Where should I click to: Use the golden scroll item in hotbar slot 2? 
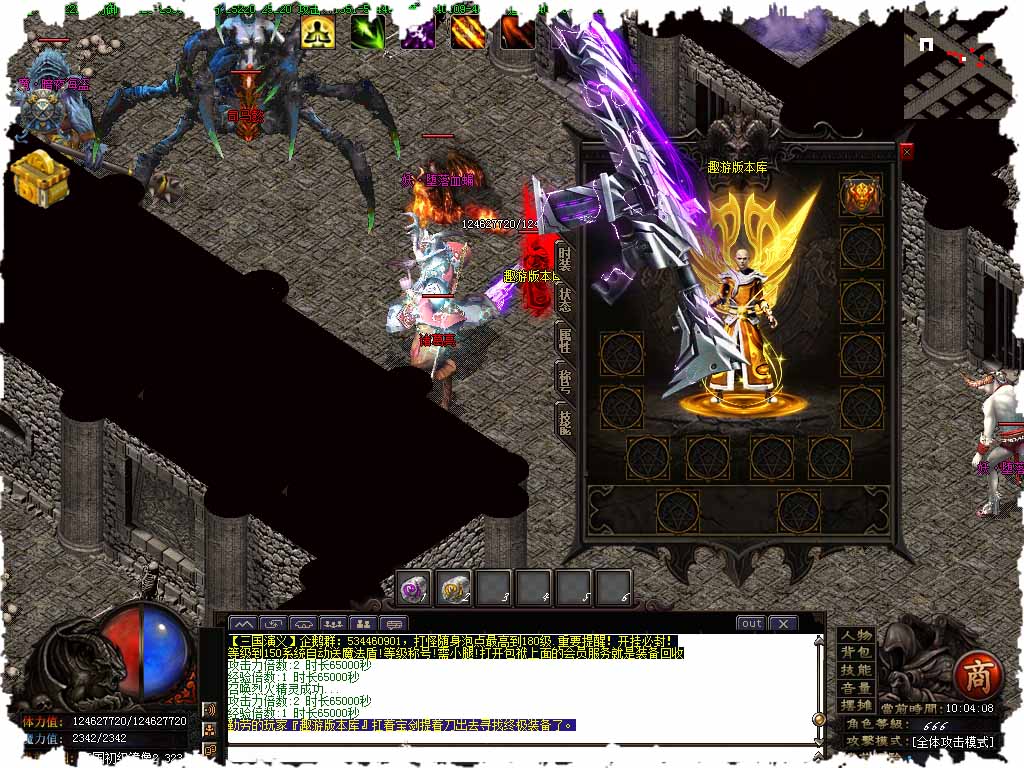coord(455,587)
